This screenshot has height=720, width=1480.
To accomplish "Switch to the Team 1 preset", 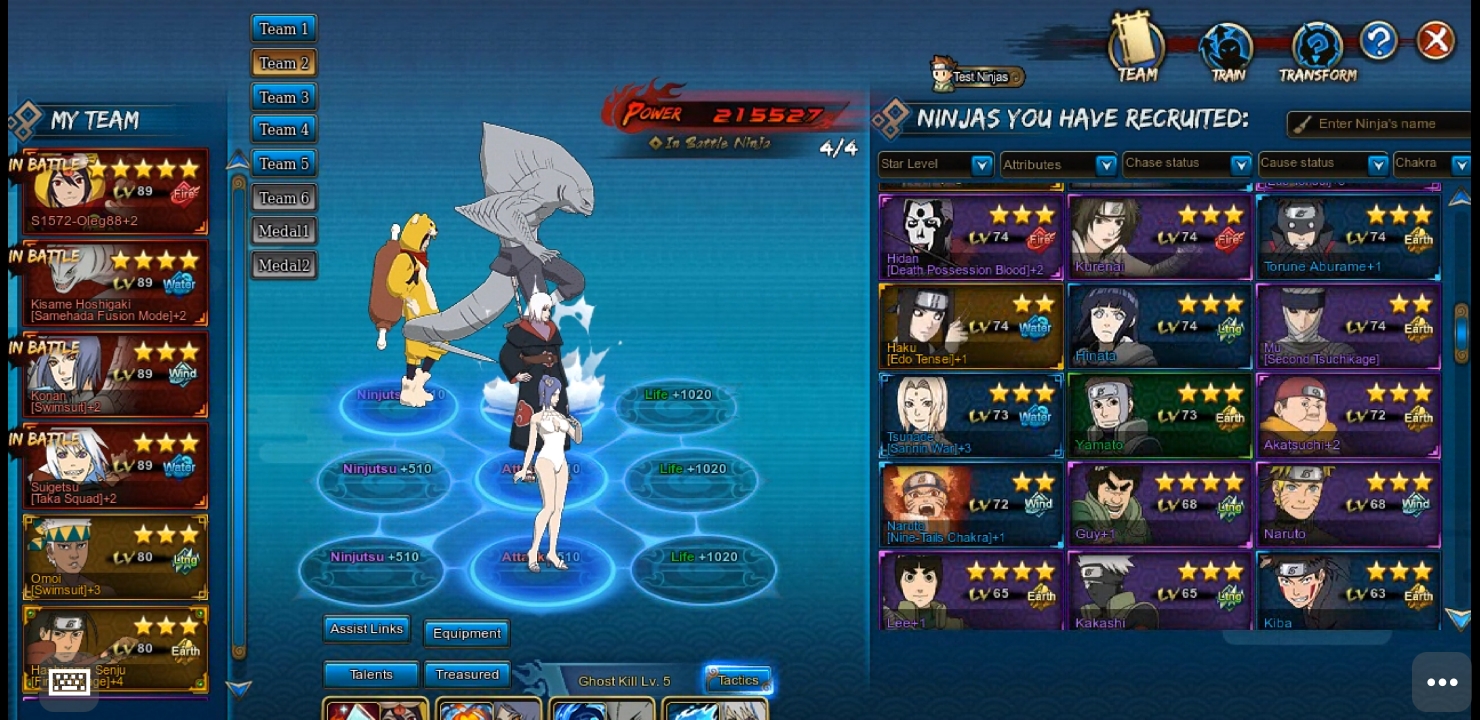I will (284, 29).
